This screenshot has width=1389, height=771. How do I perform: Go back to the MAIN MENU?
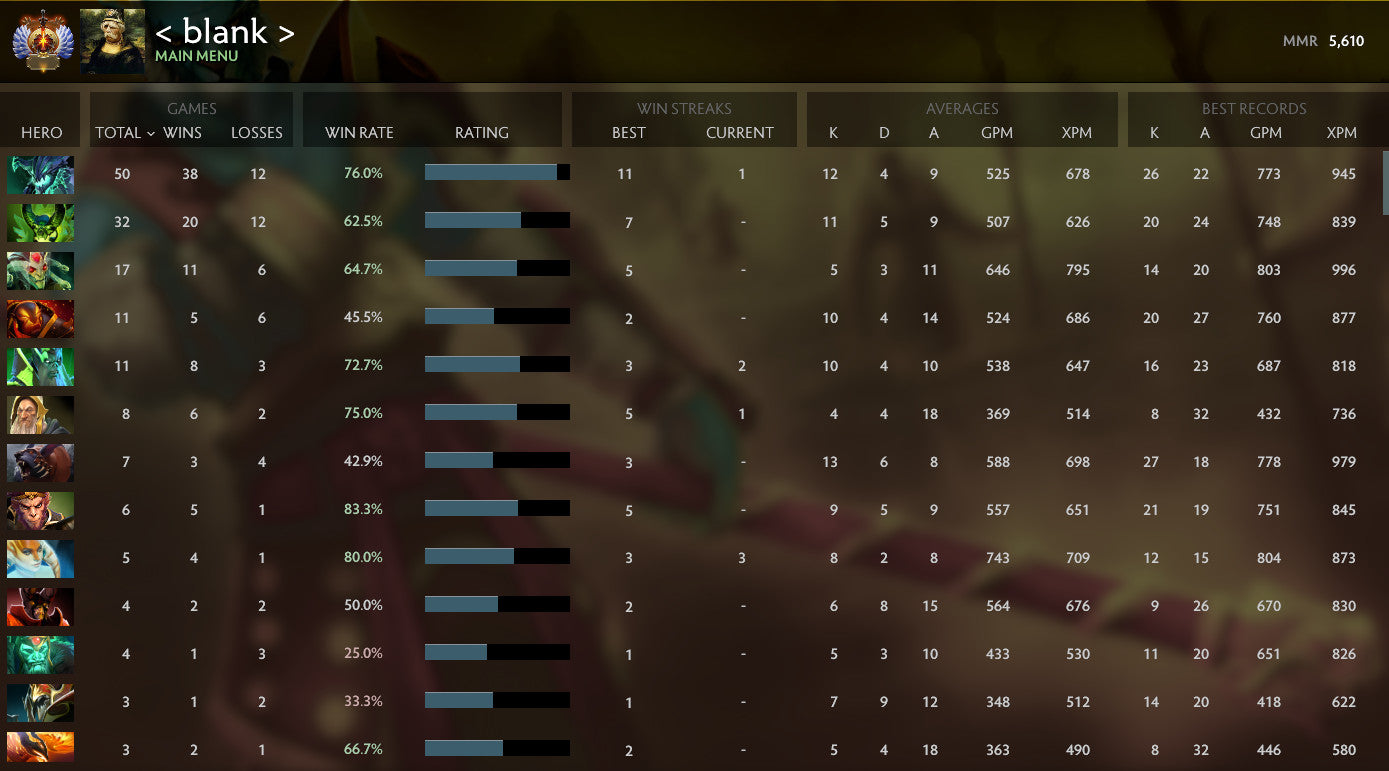pos(196,54)
